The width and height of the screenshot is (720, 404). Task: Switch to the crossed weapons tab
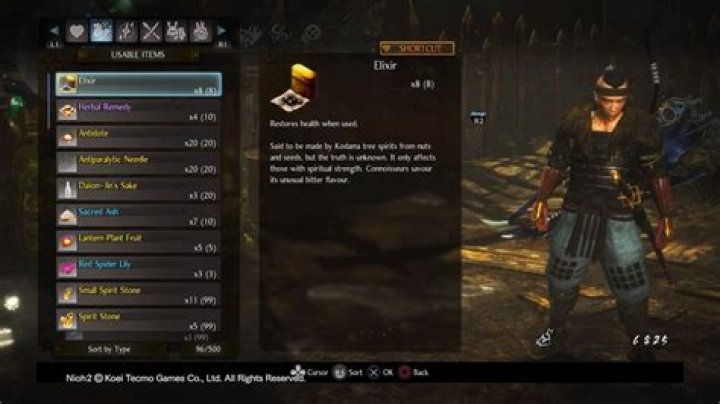pyautogui.click(x=151, y=32)
